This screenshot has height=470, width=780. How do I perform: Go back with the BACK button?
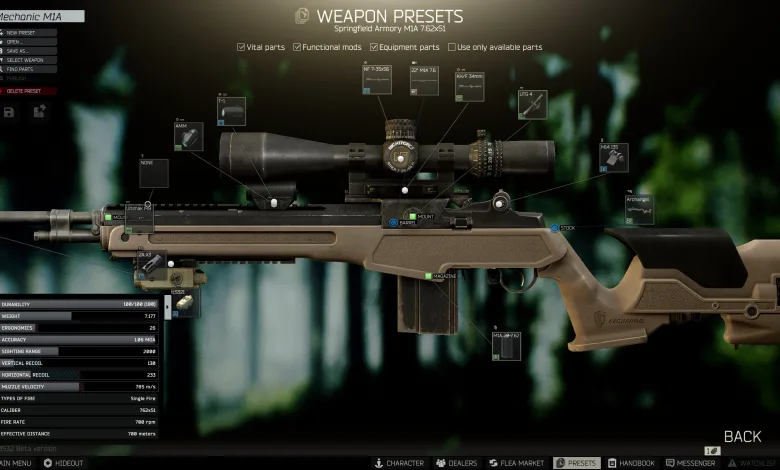click(742, 436)
